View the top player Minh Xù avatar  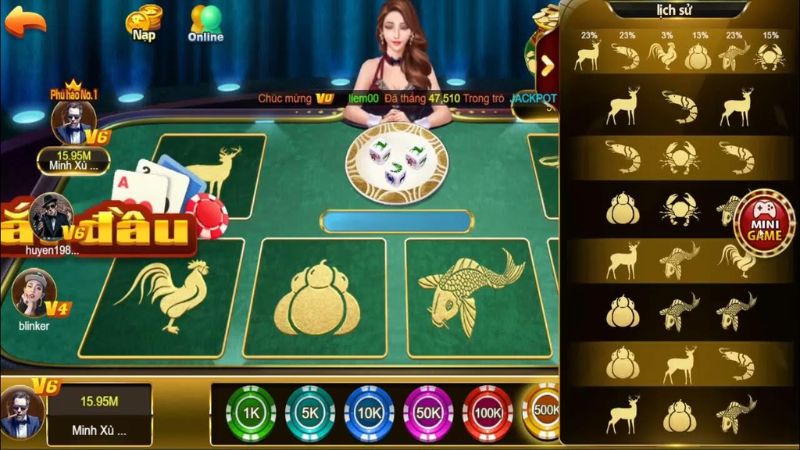[x=74, y=124]
